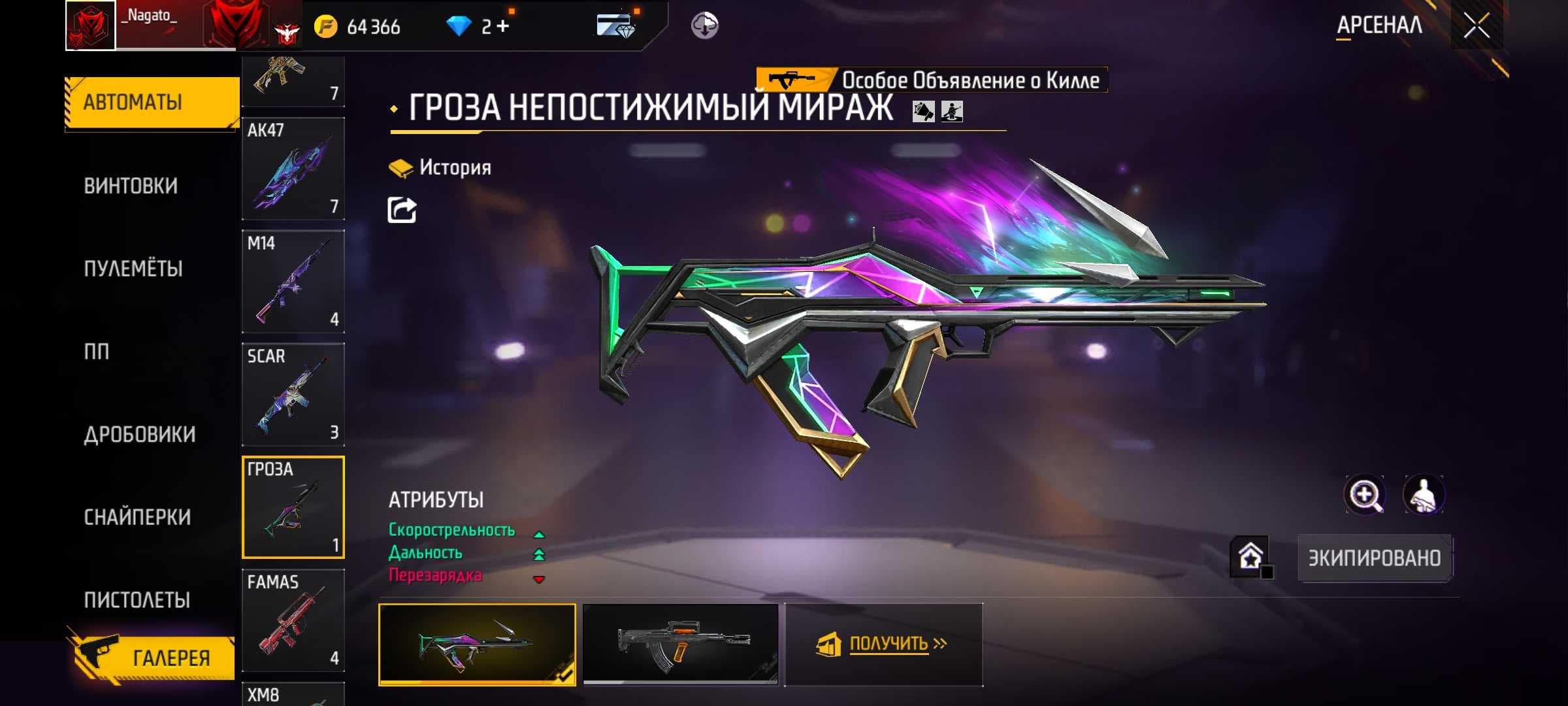1568x706 pixels.
Task: Click the Получить link
Action: (x=889, y=645)
